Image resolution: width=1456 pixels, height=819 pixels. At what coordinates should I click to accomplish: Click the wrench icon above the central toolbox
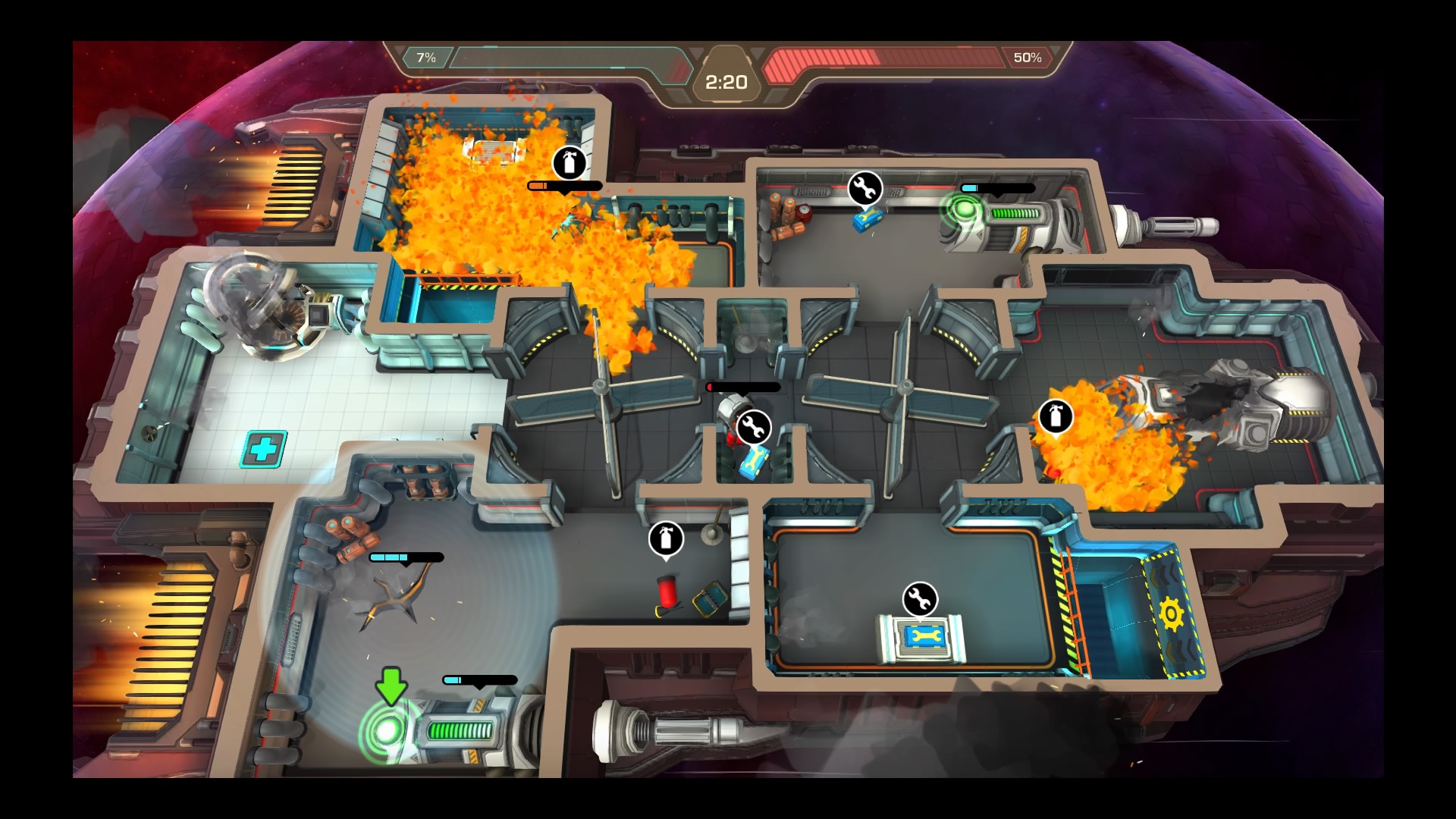[755, 427]
